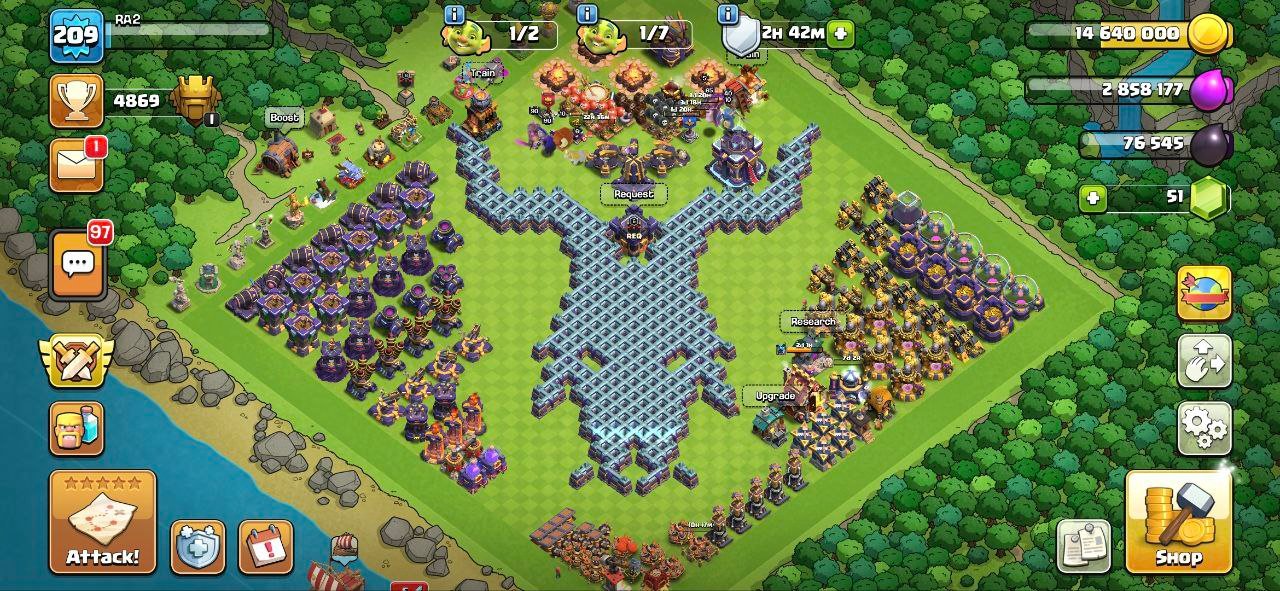
Task: Open the settings gears
Action: point(1204,428)
